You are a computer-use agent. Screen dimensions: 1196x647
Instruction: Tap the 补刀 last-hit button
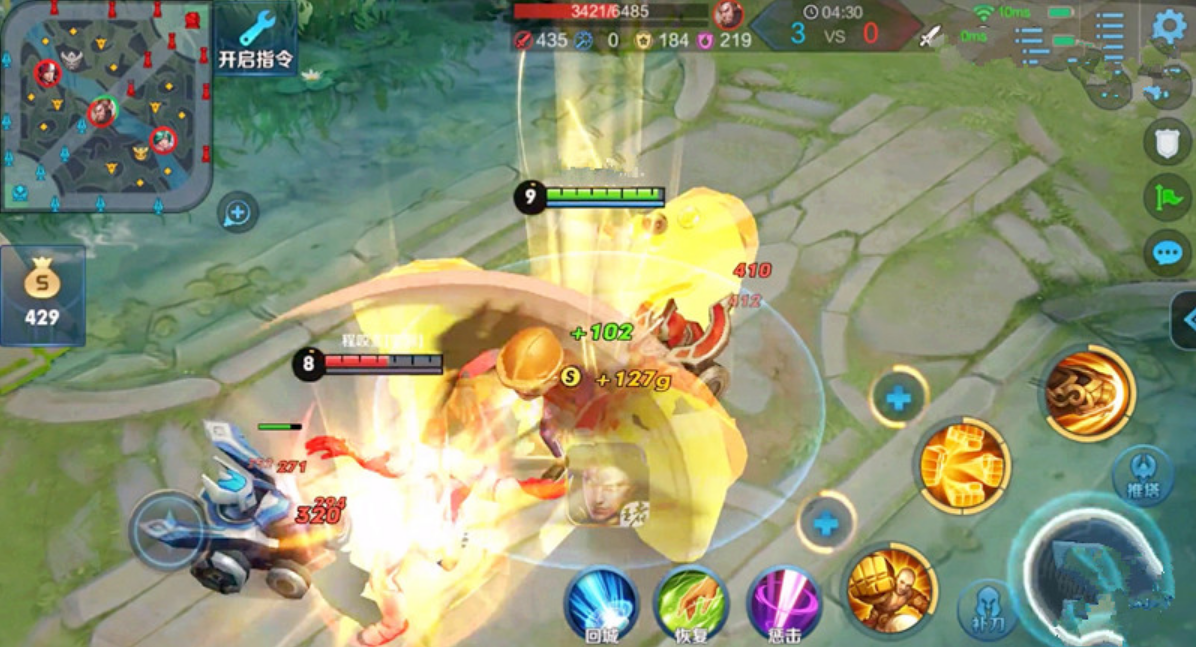987,608
